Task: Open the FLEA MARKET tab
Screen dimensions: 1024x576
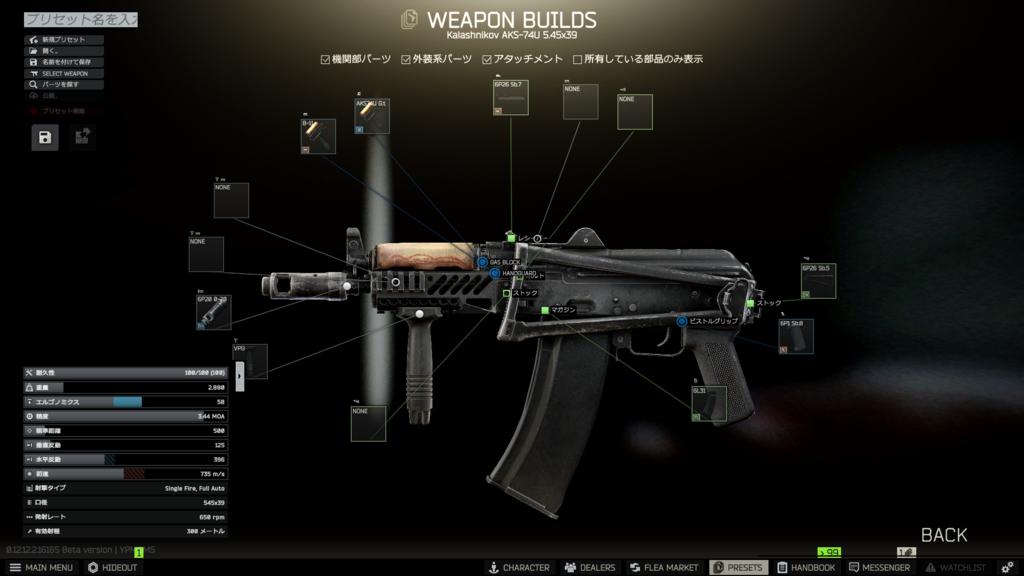Action: click(663, 567)
